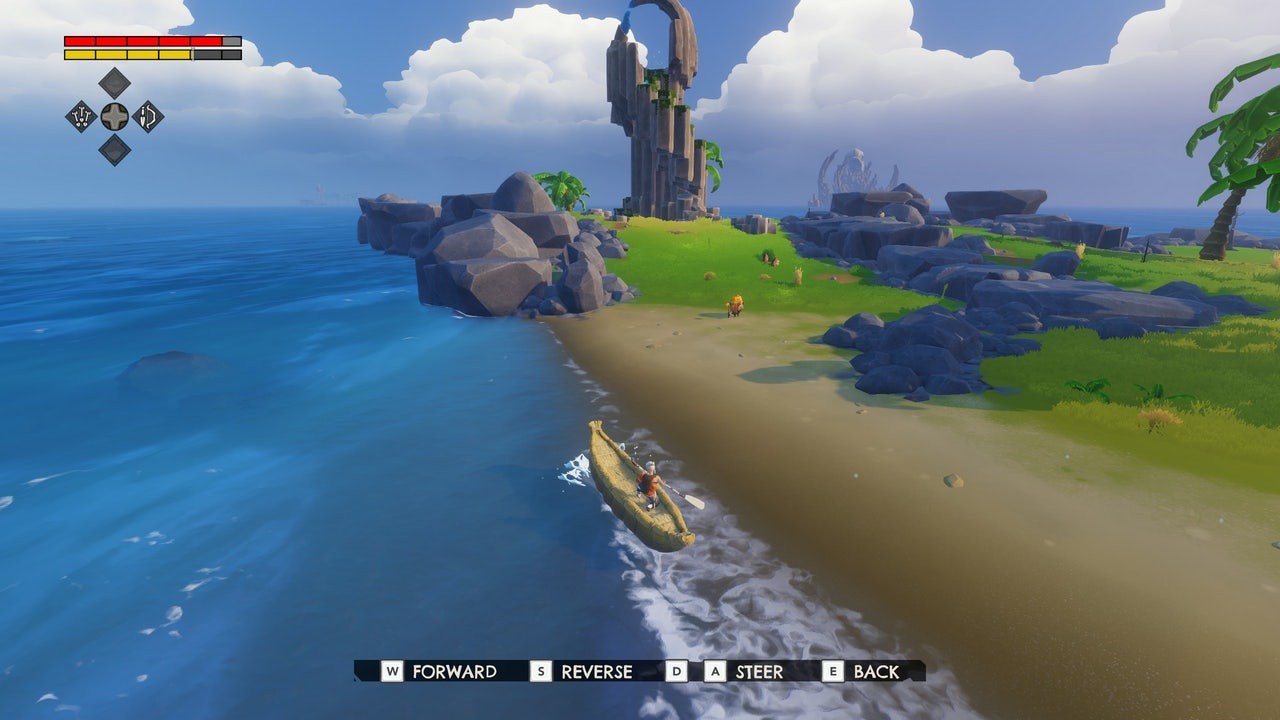Click the S key prompt icon
The width and height of the screenshot is (1280, 720).
pos(543,672)
